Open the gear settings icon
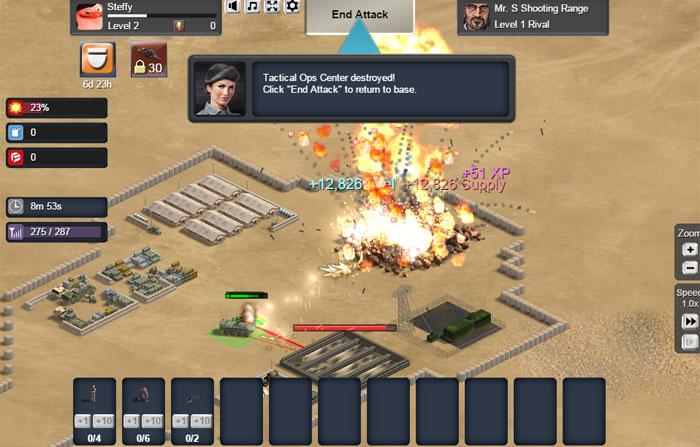 (292, 6)
